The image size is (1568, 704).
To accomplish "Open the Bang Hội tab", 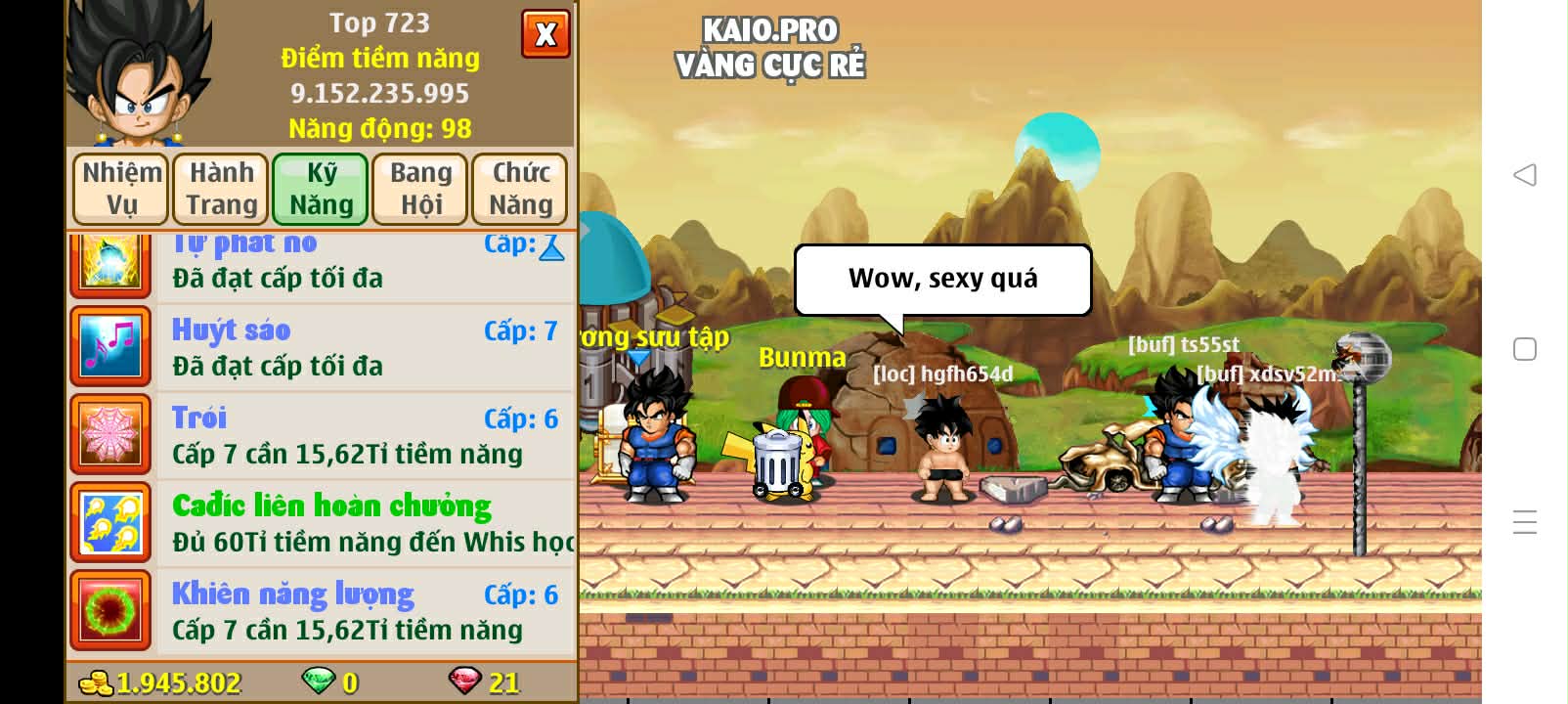I will (420, 188).
